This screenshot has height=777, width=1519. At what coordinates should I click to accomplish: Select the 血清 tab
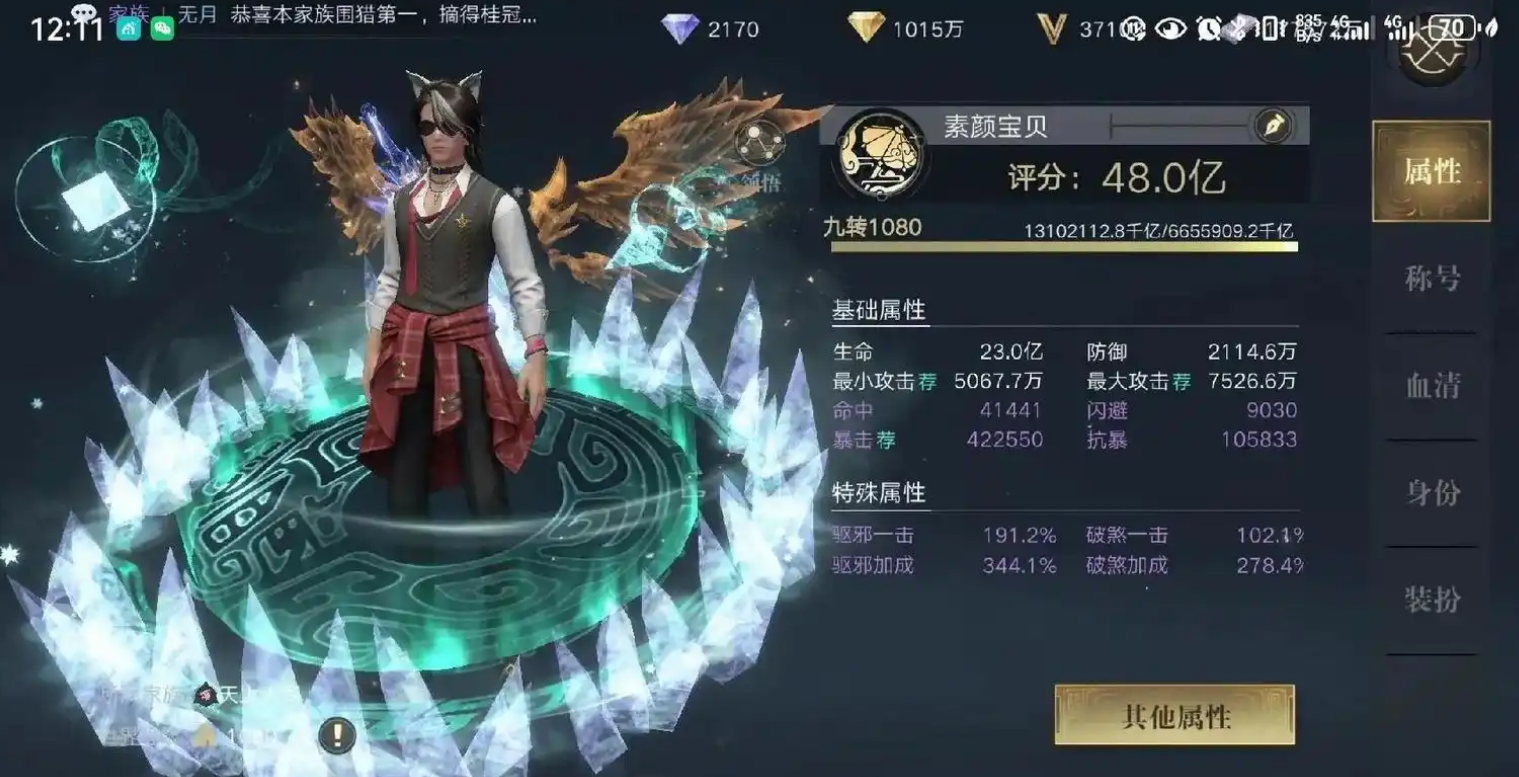[x=1431, y=386]
